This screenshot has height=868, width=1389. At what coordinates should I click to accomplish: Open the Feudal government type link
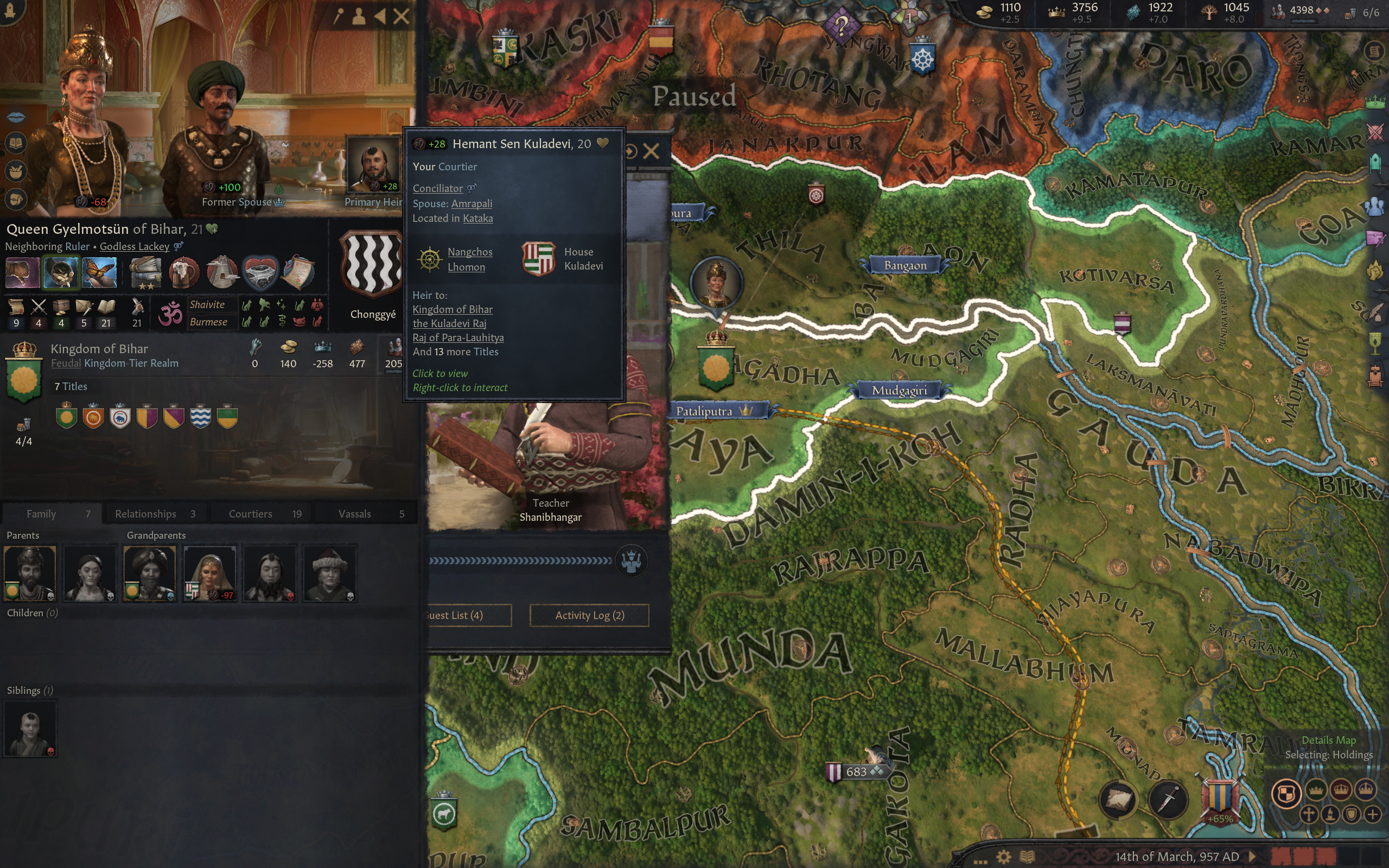pos(66,363)
